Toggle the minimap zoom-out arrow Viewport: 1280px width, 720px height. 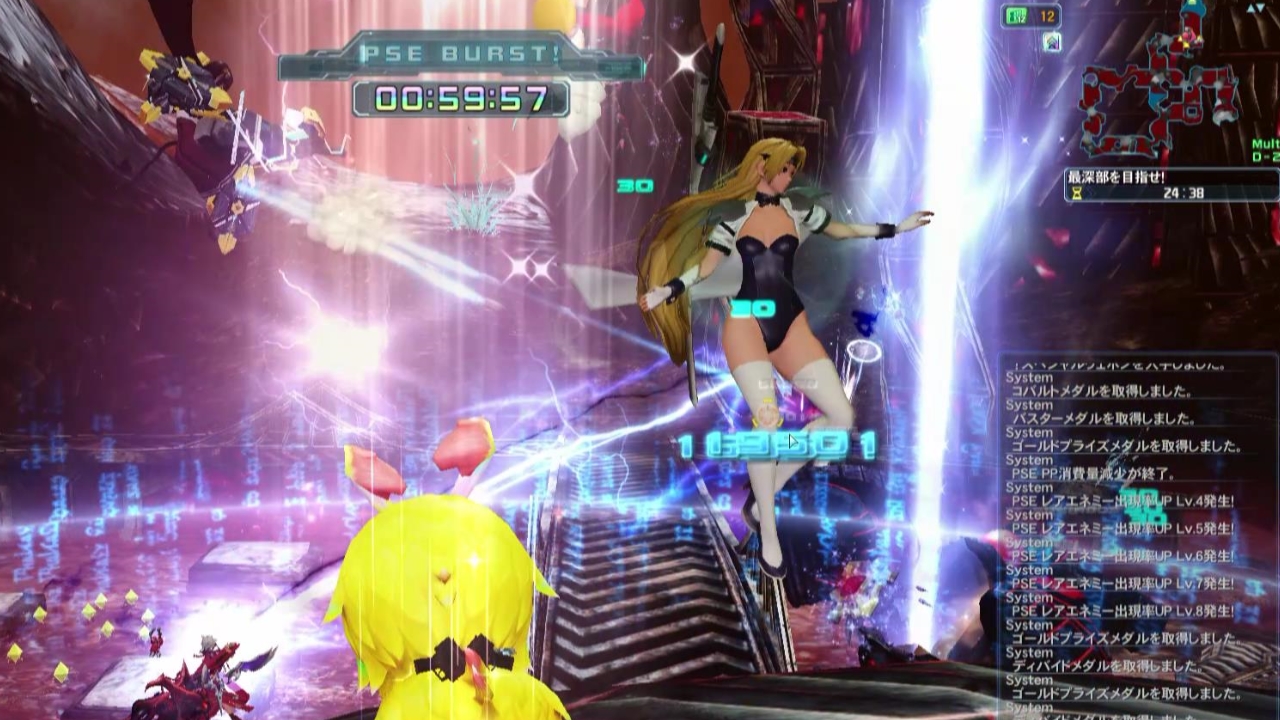[x=1260, y=9]
